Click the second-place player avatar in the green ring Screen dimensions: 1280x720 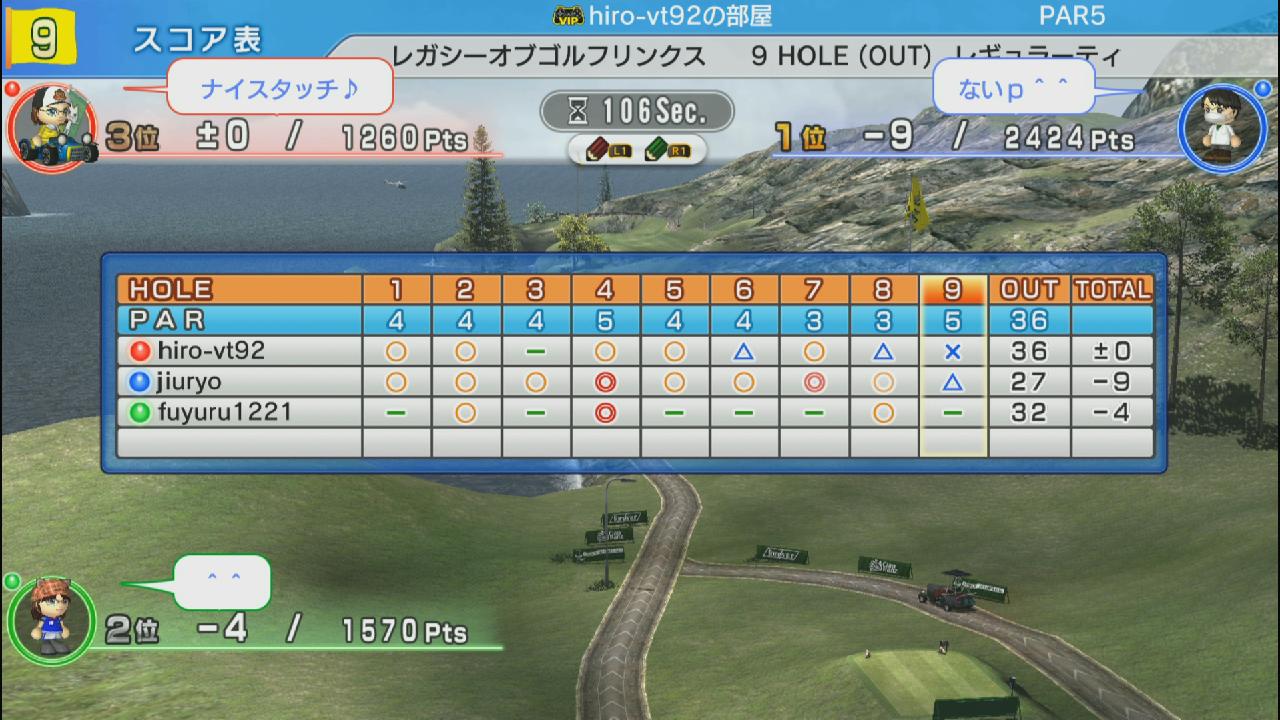point(50,620)
